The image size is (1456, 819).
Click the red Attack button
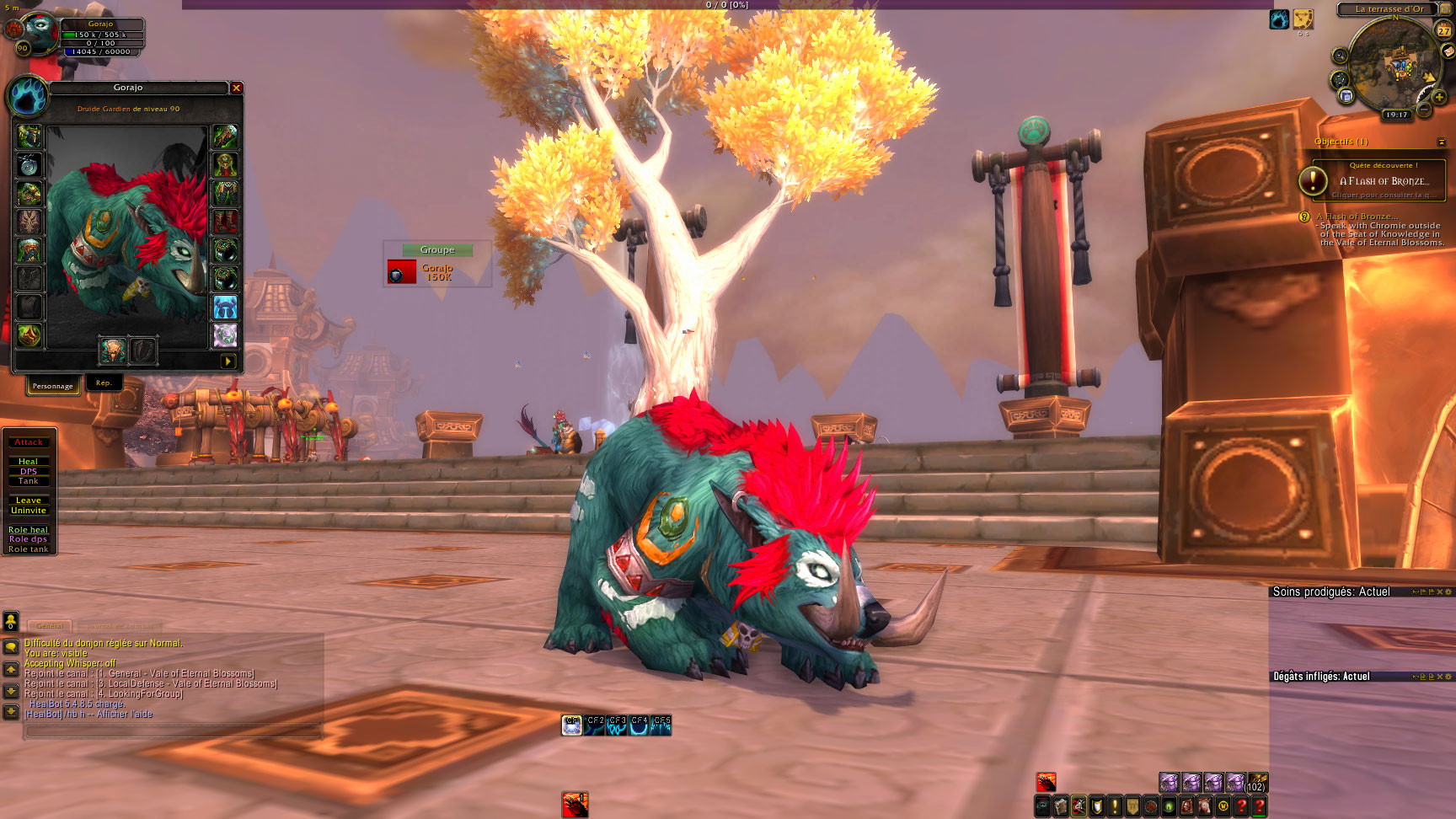[x=29, y=442]
